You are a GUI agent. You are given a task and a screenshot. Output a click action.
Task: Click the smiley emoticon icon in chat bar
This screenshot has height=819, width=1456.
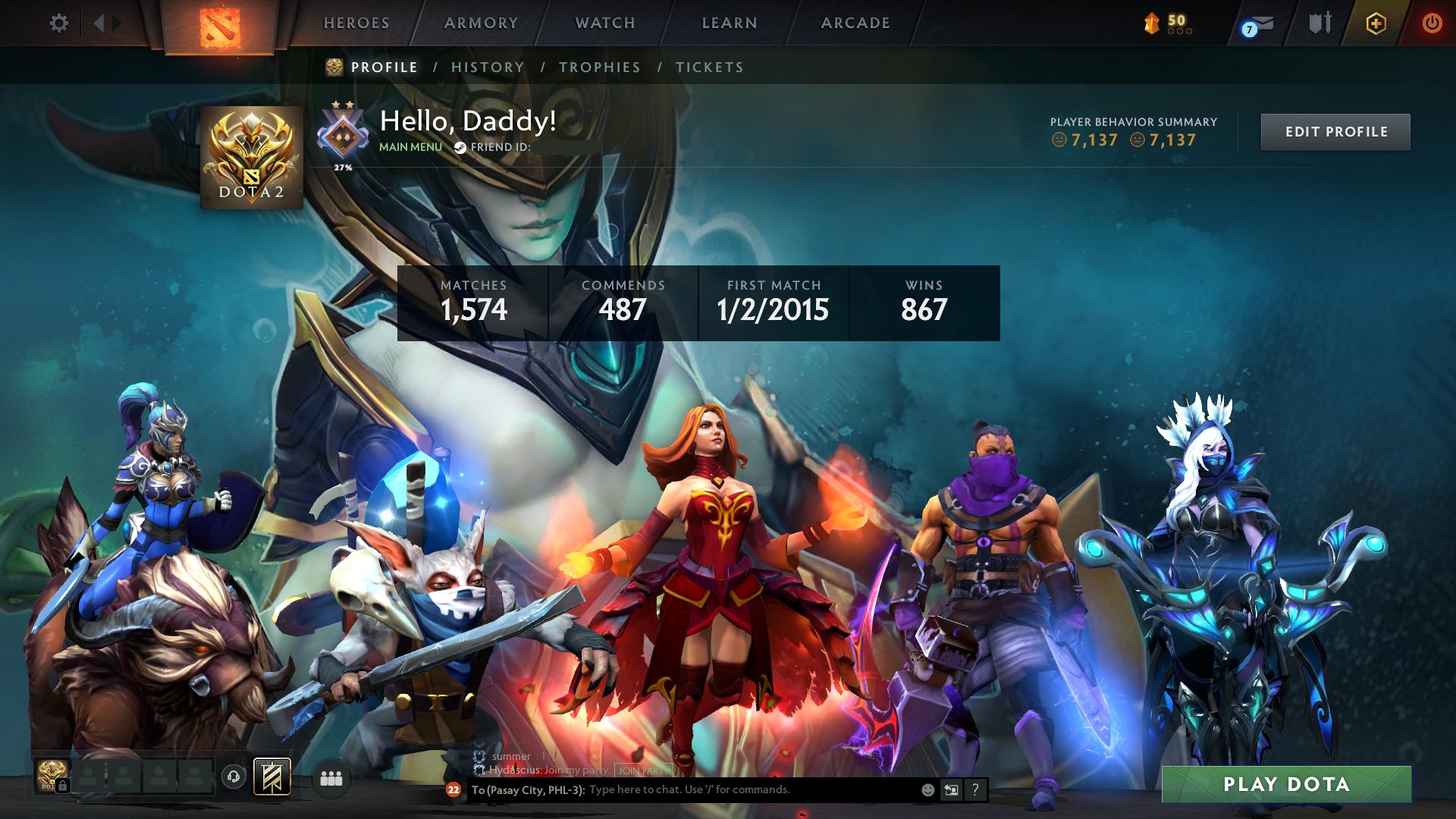(927, 790)
